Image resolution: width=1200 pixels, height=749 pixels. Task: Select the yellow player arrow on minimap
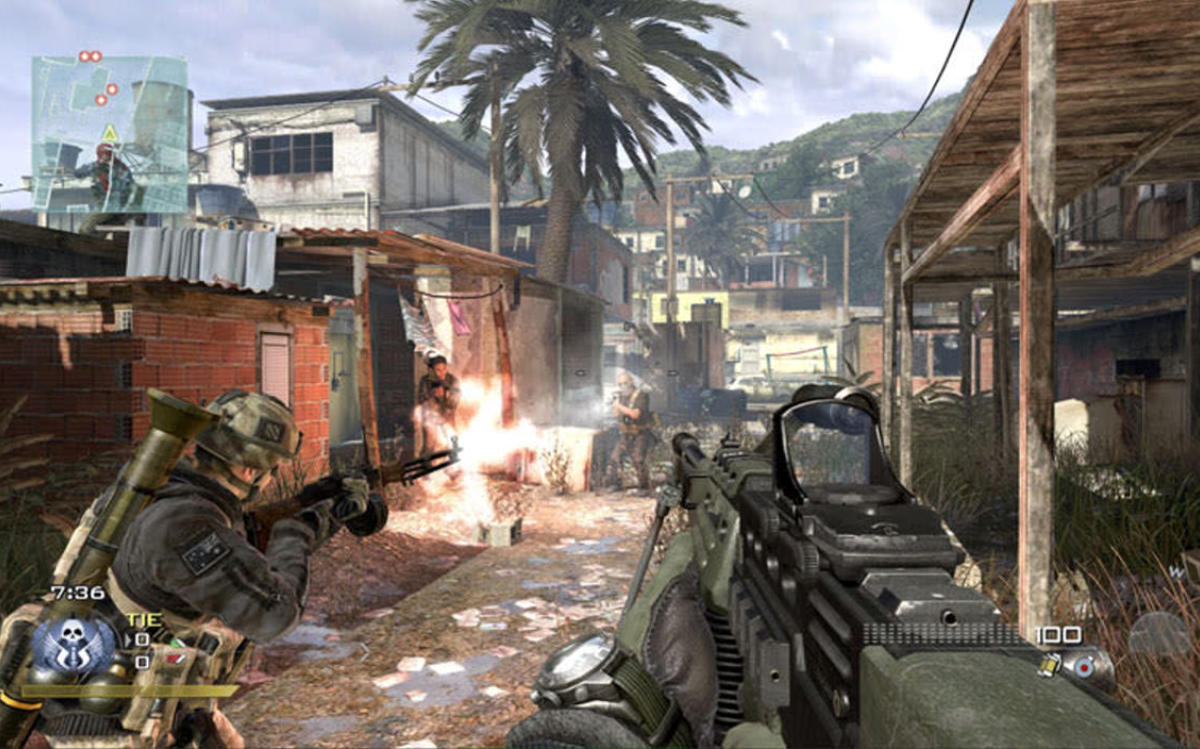click(109, 133)
